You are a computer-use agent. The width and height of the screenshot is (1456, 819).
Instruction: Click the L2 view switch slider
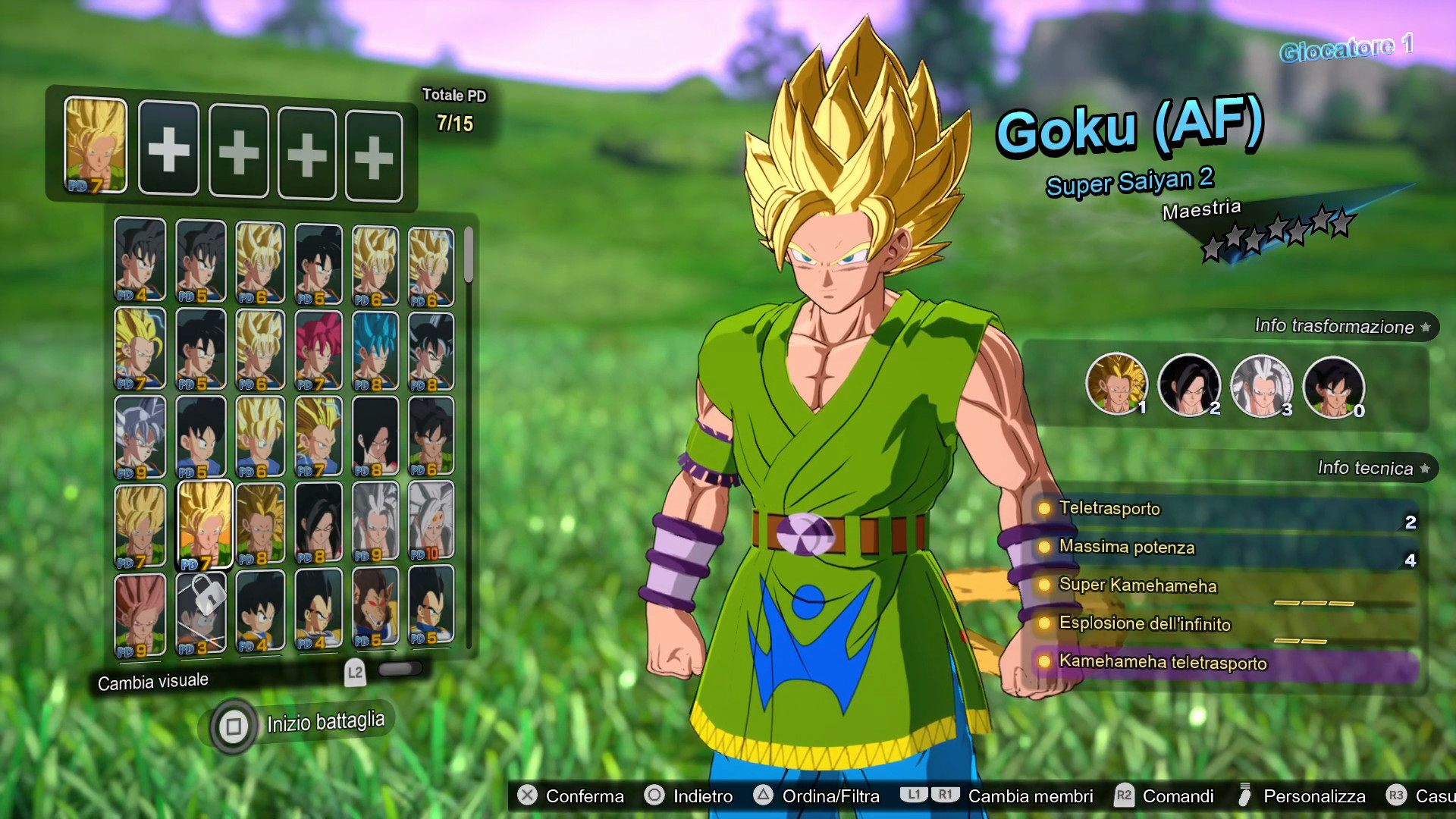click(x=400, y=670)
